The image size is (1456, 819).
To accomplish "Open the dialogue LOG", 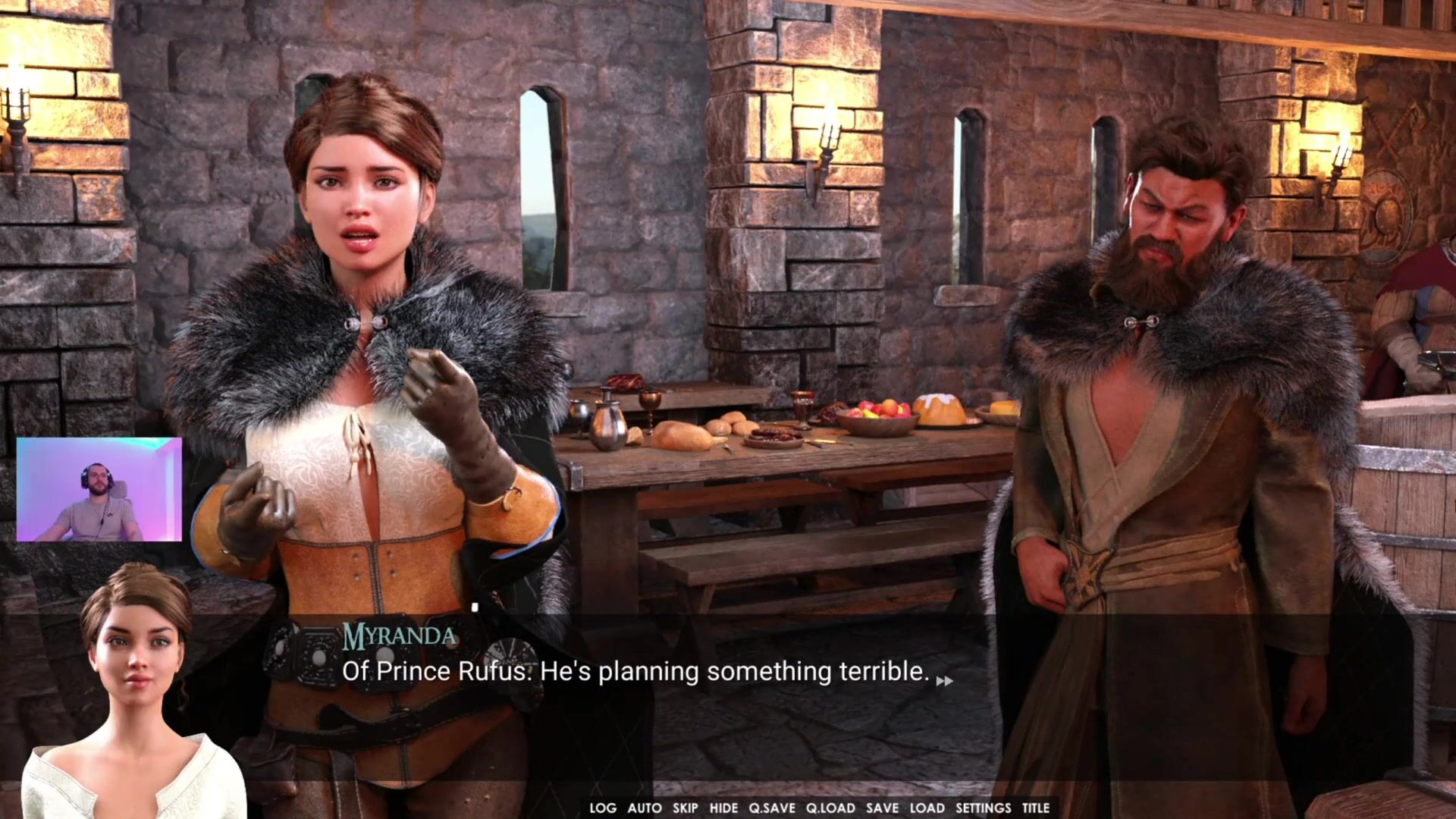I will click(x=603, y=808).
